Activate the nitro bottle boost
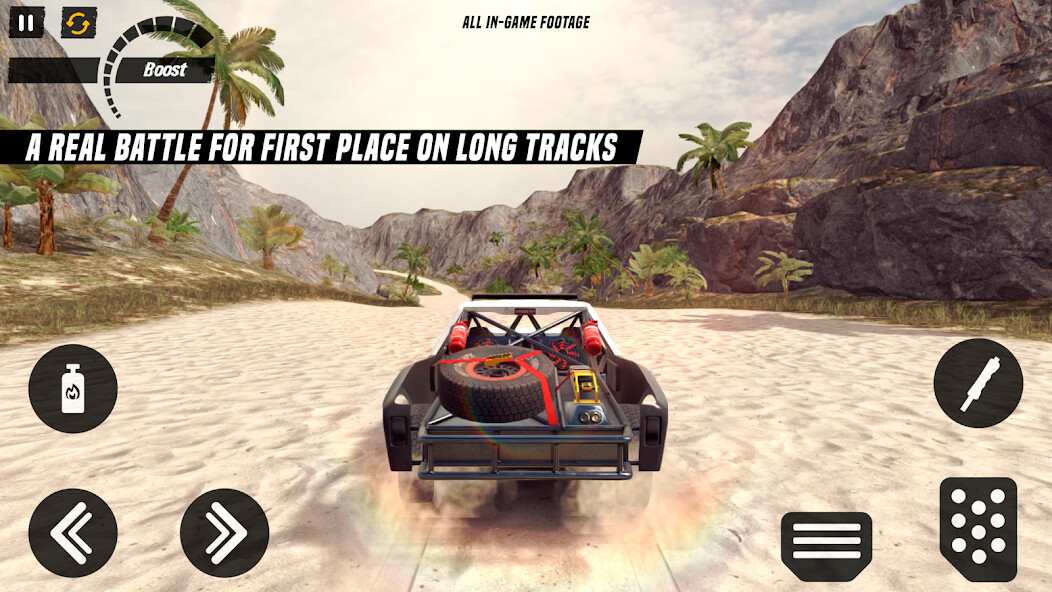This screenshot has width=1052, height=592. click(73, 389)
